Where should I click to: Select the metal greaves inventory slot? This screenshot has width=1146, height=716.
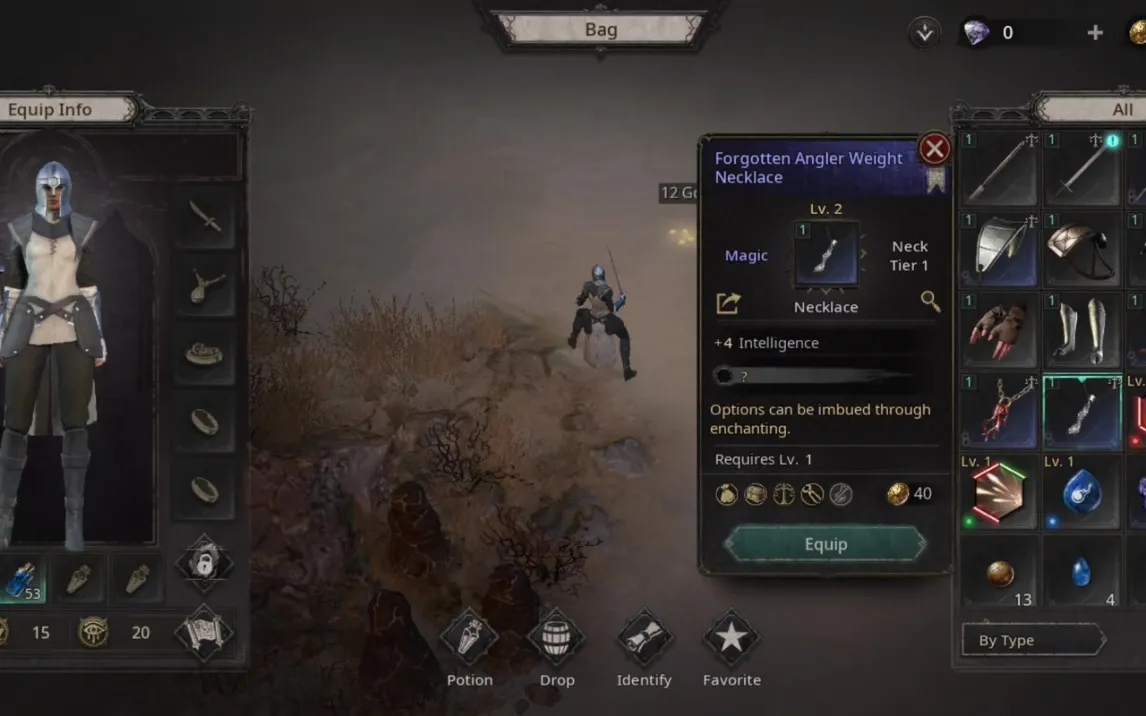pyautogui.click(x=1083, y=329)
